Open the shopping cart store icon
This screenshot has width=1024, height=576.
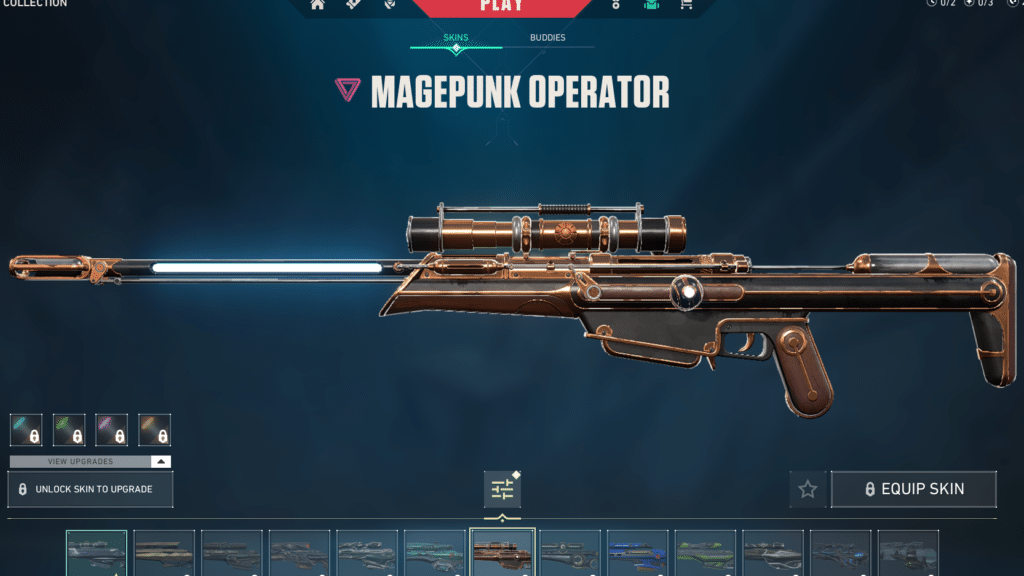(x=685, y=4)
